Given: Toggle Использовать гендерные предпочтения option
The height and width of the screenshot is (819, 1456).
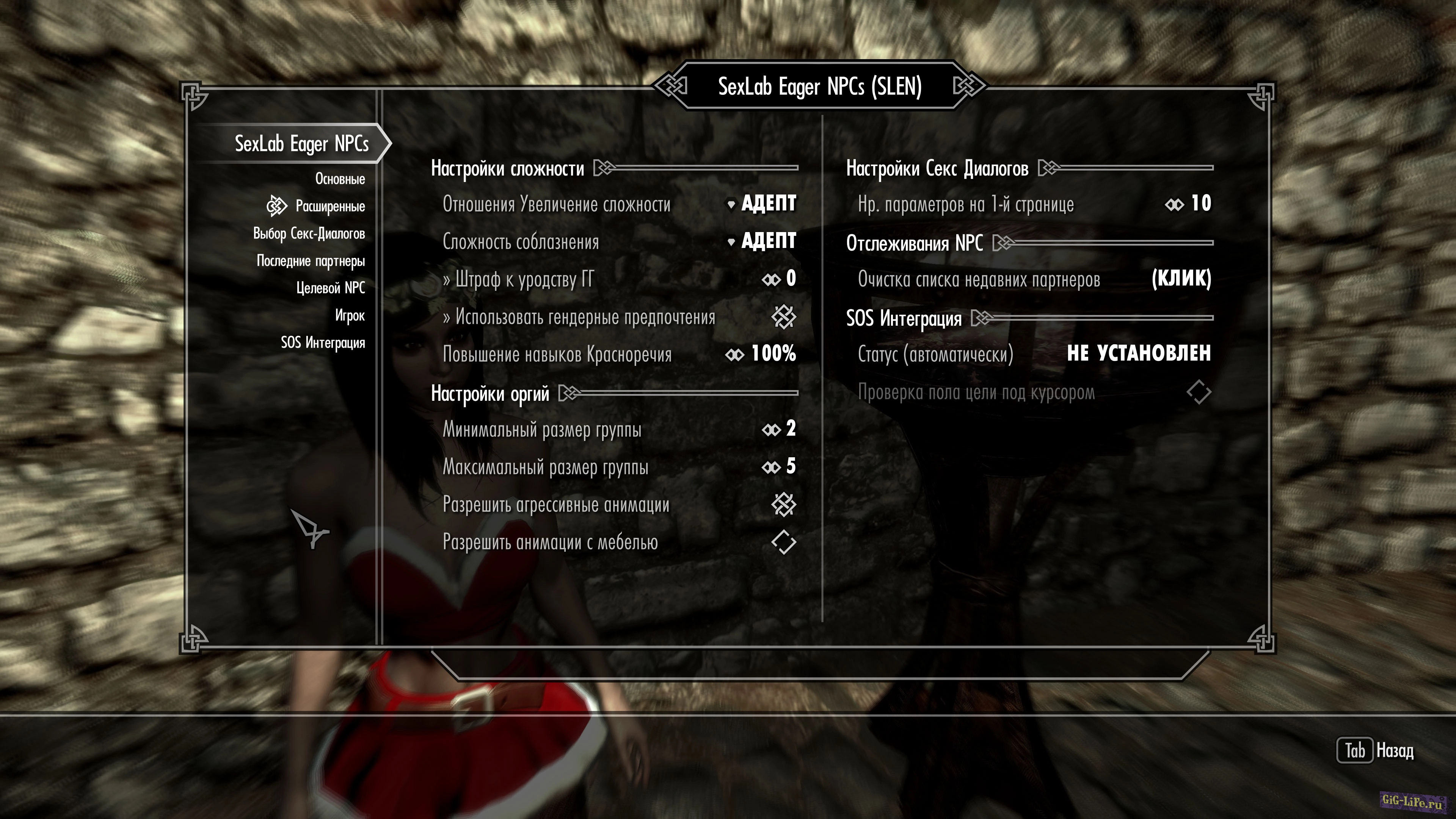Looking at the screenshot, I should [x=783, y=317].
